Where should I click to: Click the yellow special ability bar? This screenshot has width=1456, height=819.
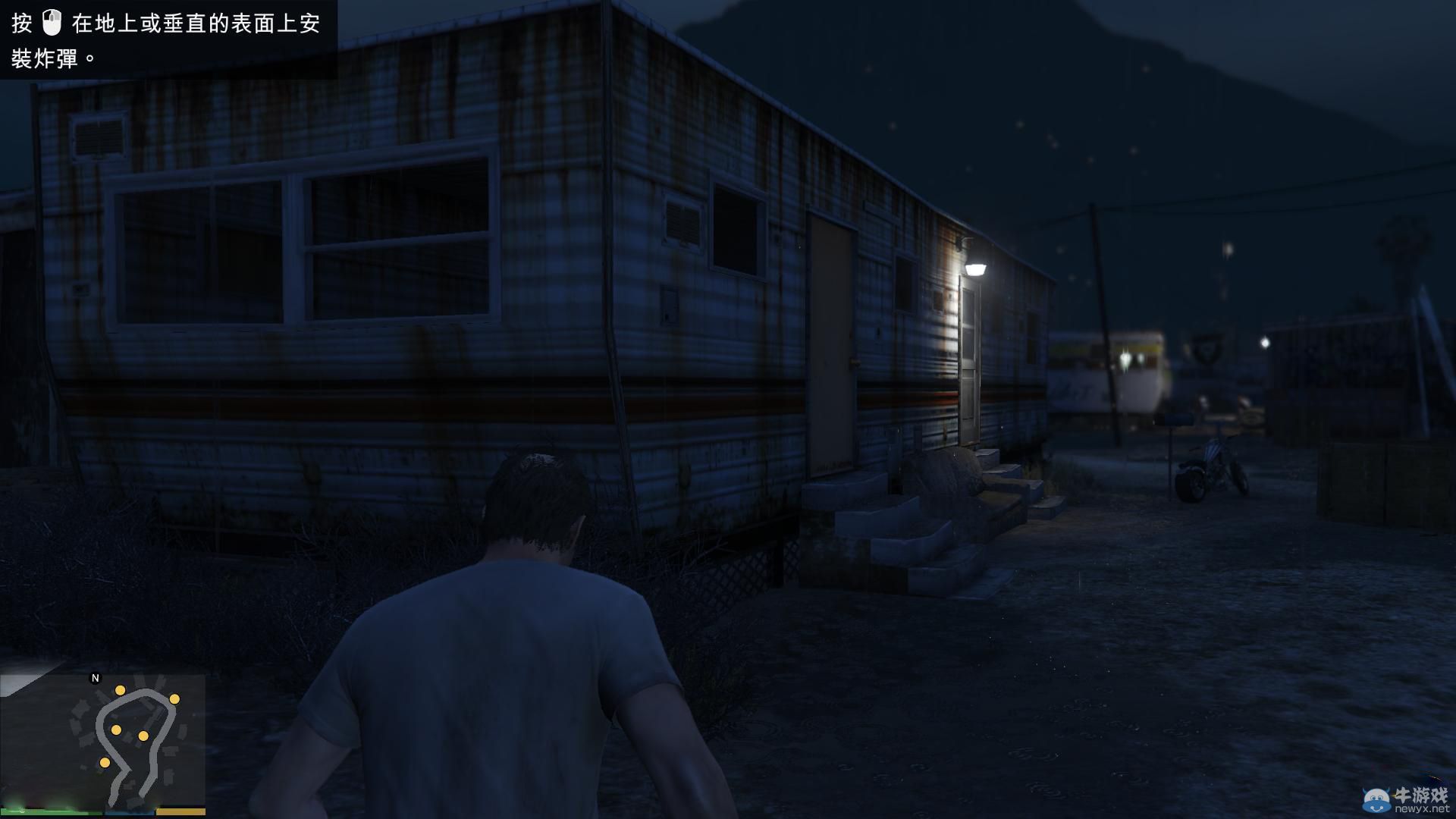click(180, 812)
